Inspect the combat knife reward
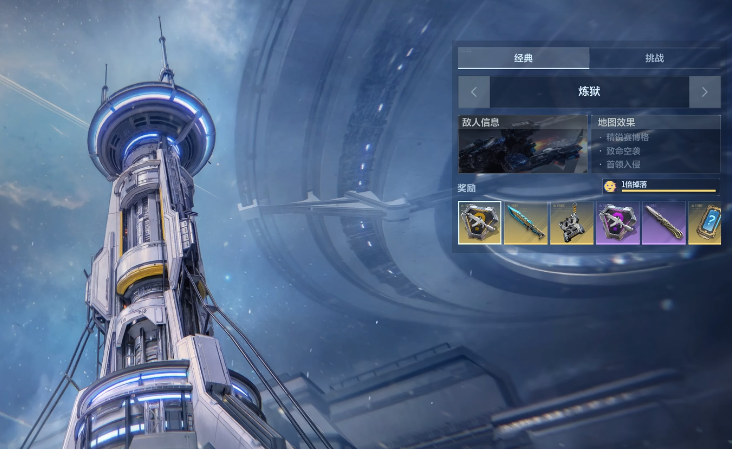732x449 pixels. [x=663, y=222]
